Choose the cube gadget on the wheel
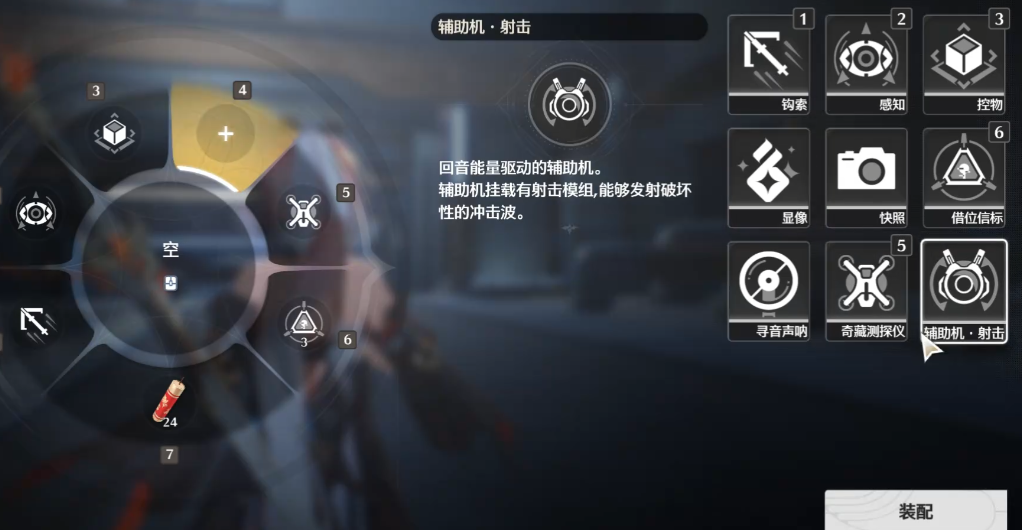This screenshot has height=530, width=1022. 114,134
